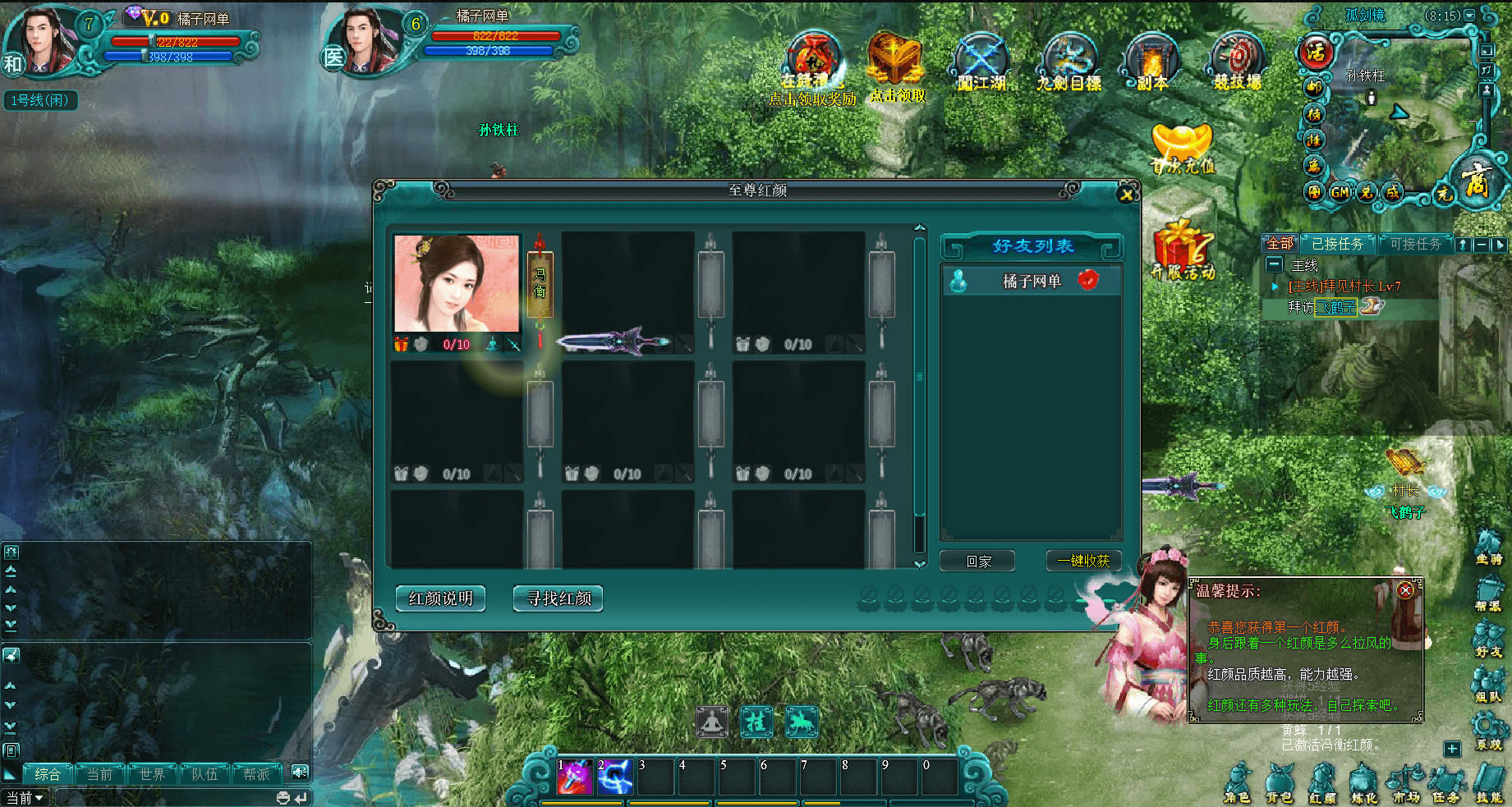Screen dimensions: 1512x807
Task: Open the 红颜说明 explanation
Action: (440, 598)
